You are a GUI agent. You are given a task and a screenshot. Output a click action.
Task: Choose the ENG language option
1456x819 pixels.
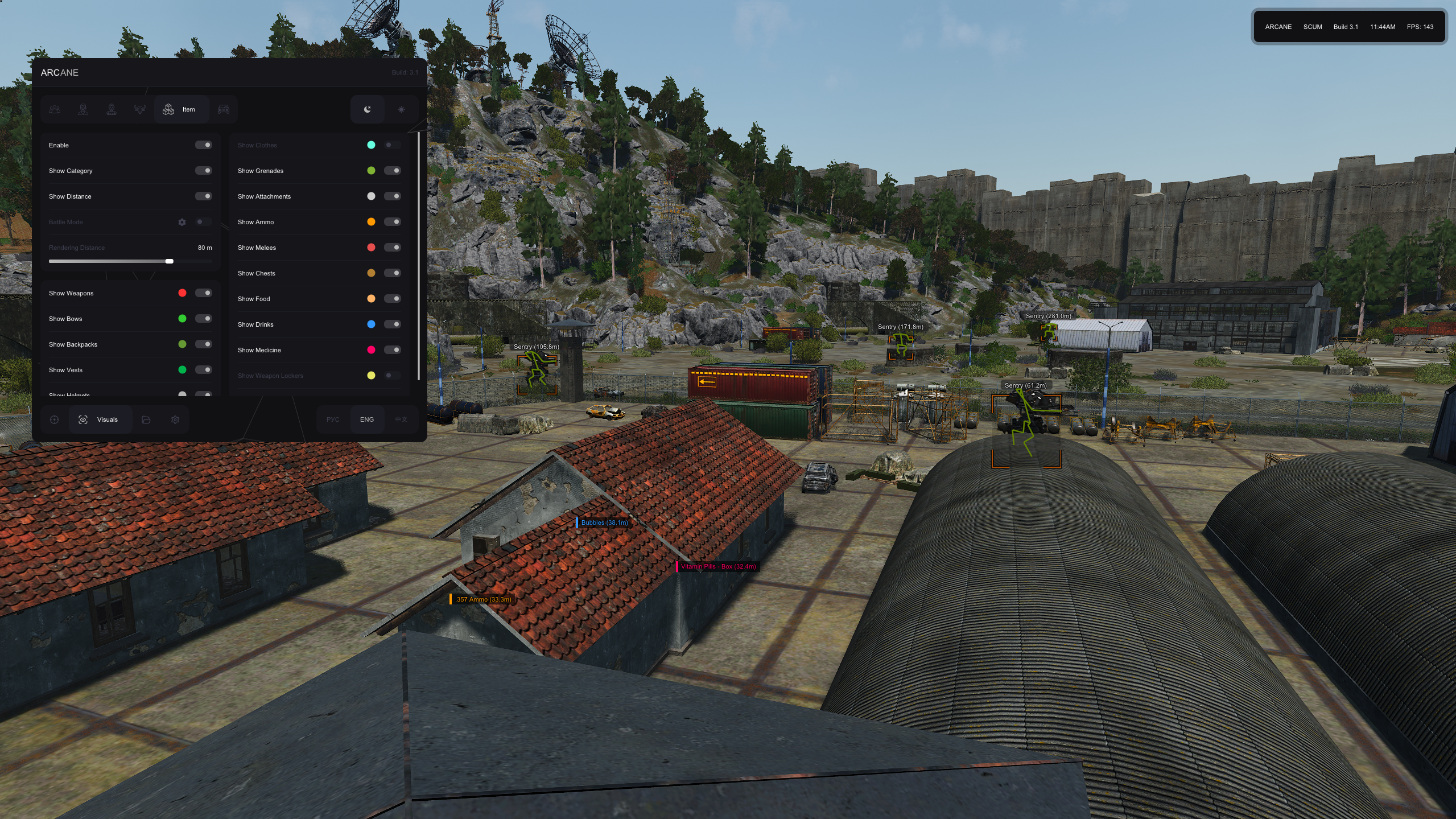(367, 420)
